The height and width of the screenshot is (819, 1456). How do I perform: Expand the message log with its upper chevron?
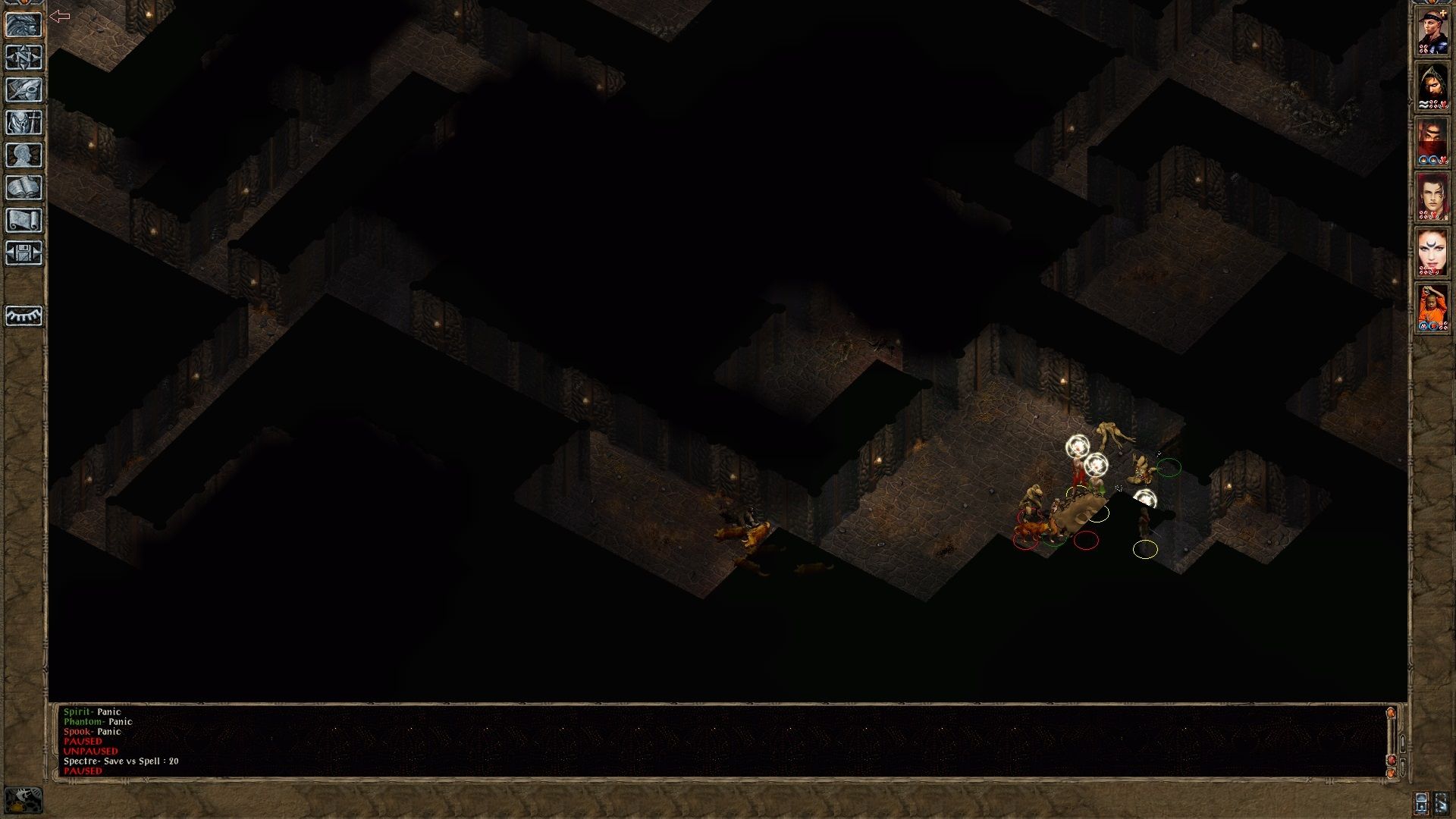1403,743
